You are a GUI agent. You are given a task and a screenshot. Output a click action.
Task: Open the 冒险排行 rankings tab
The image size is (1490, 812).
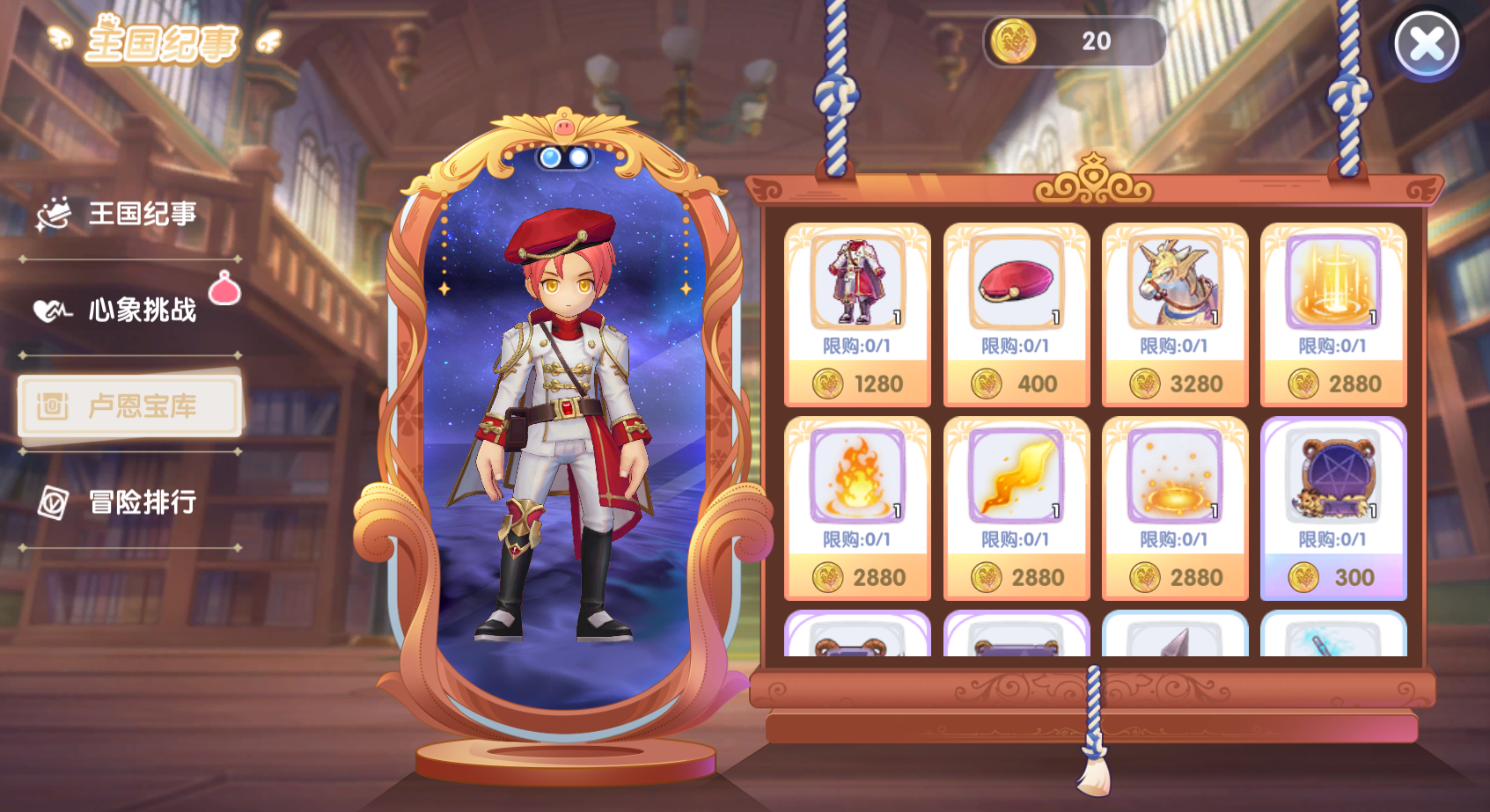coord(129,502)
